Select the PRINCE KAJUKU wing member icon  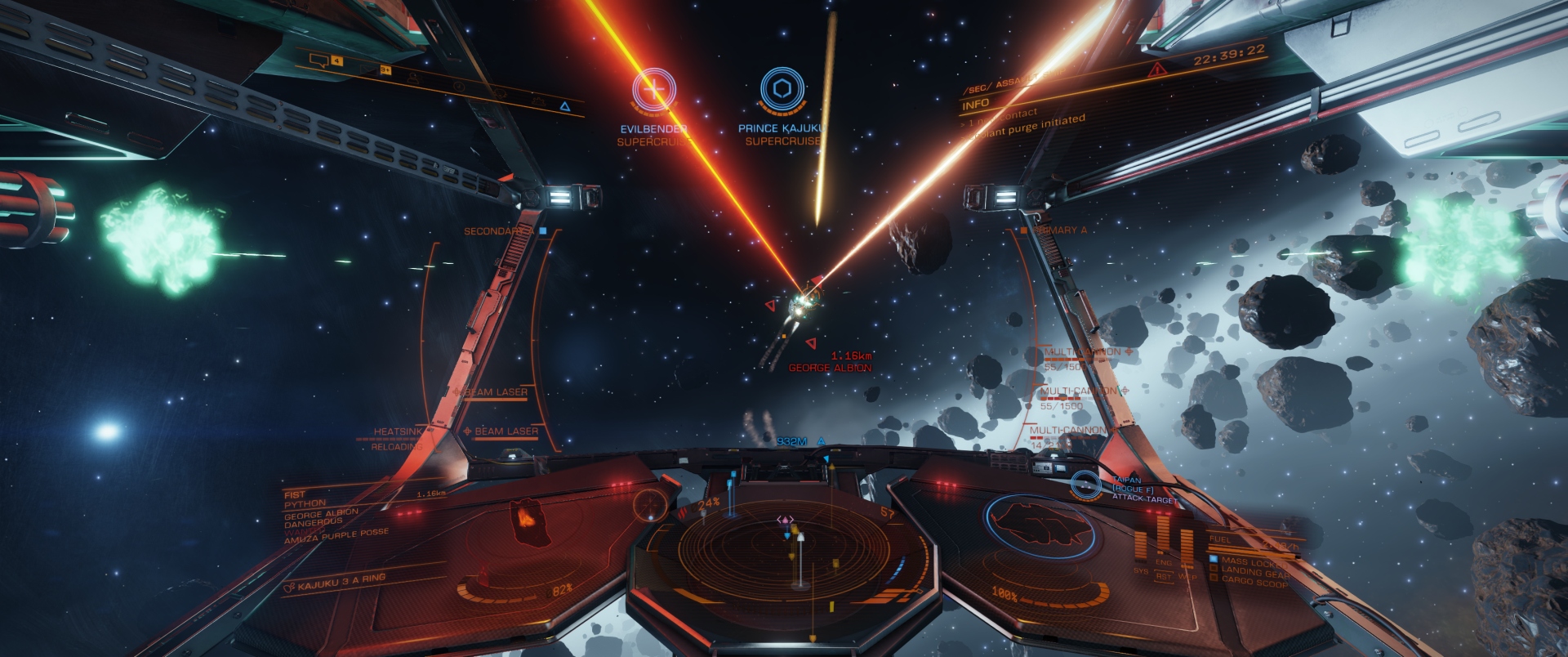pos(782,88)
